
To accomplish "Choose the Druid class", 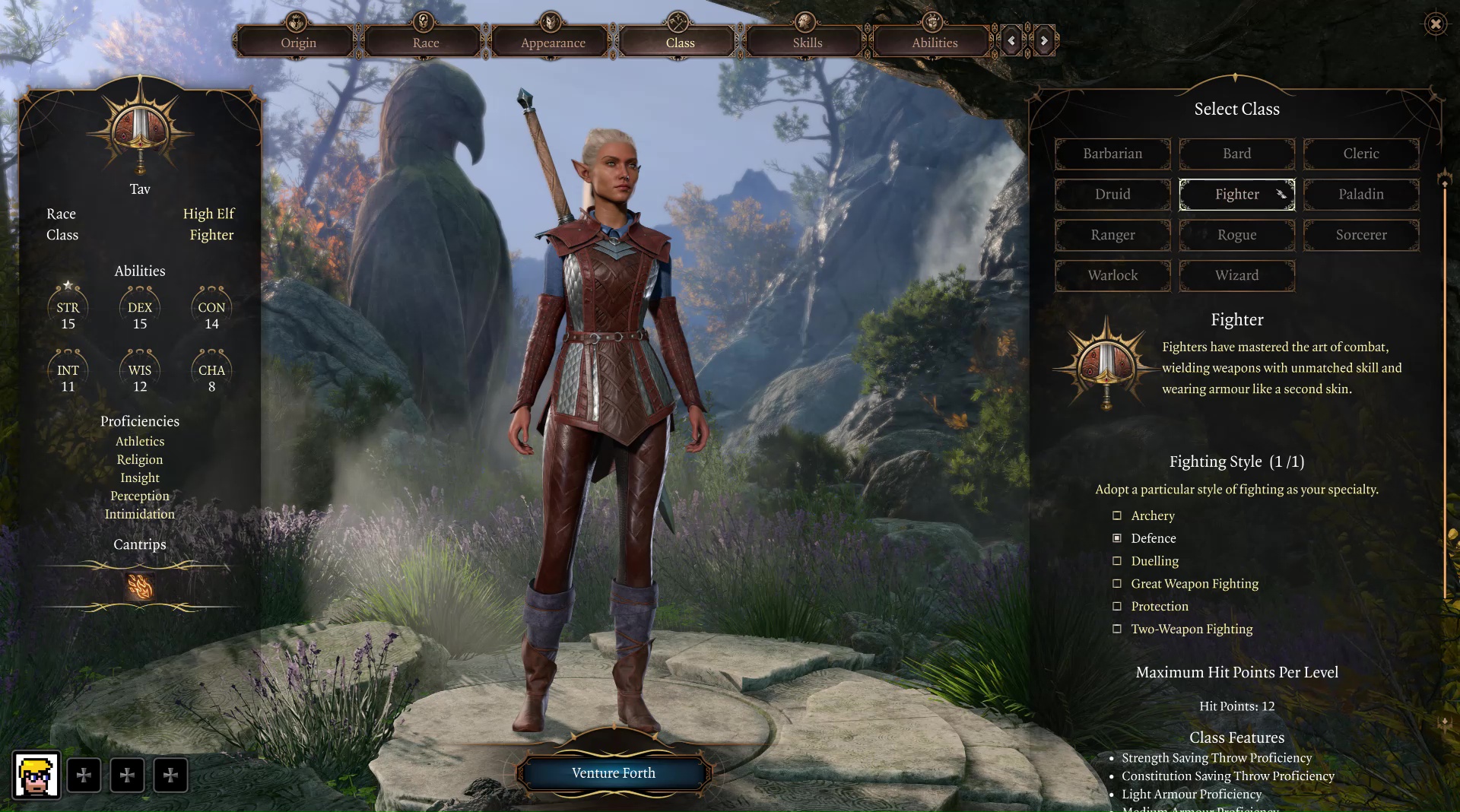I will click(1112, 195).
